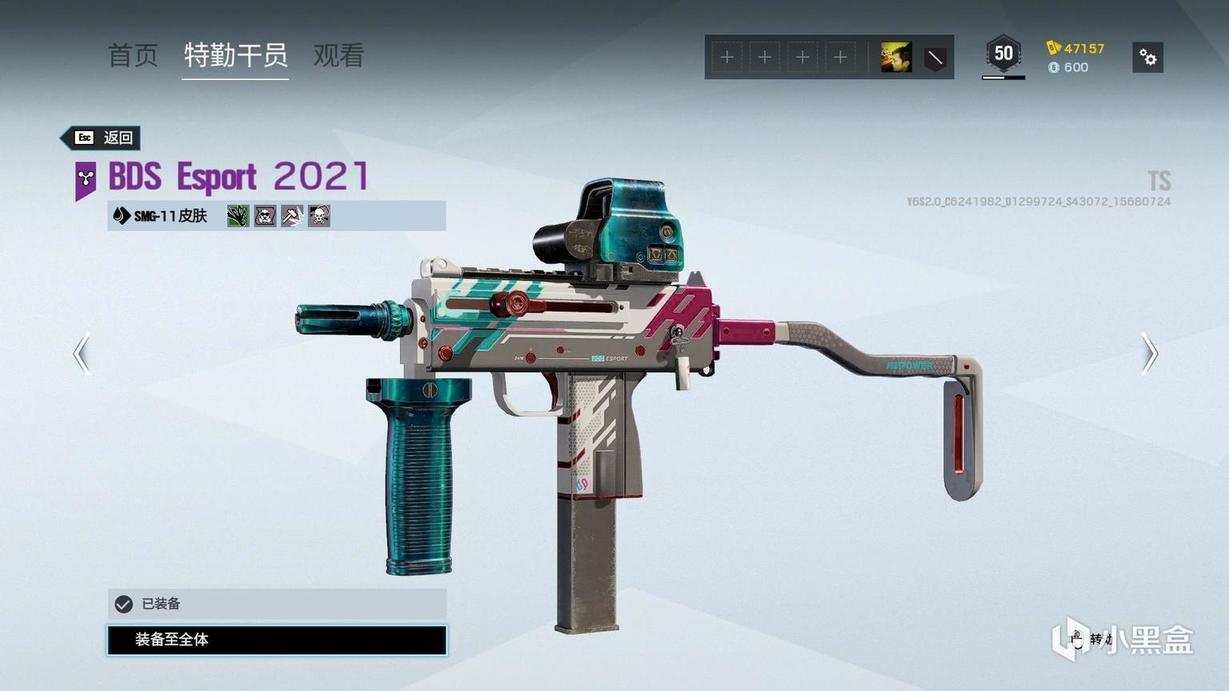Click the 装备至全体 equip-to-all button

click(x=277, y=640)
